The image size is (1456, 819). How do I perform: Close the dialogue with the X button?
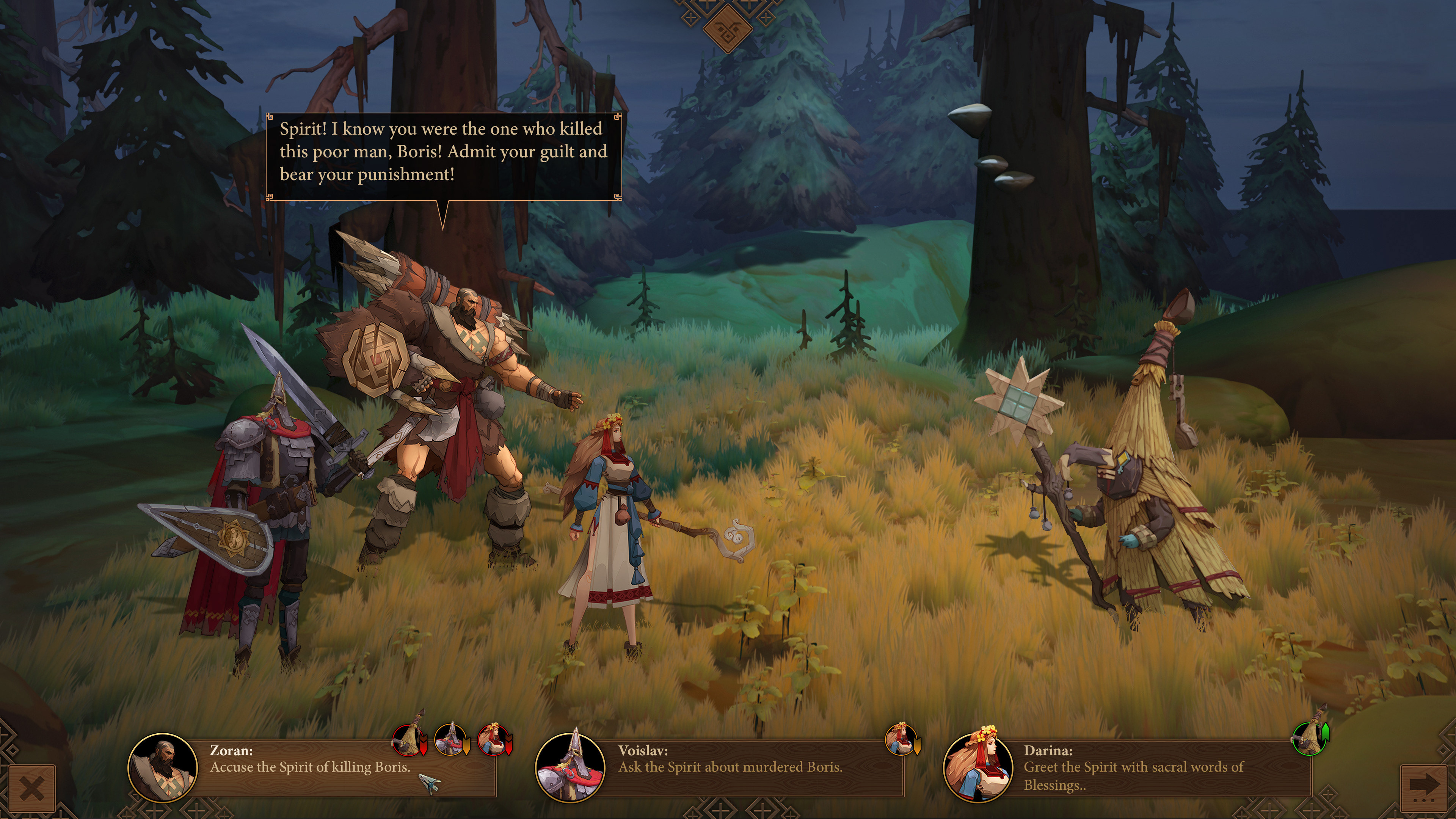coord(31,788)
